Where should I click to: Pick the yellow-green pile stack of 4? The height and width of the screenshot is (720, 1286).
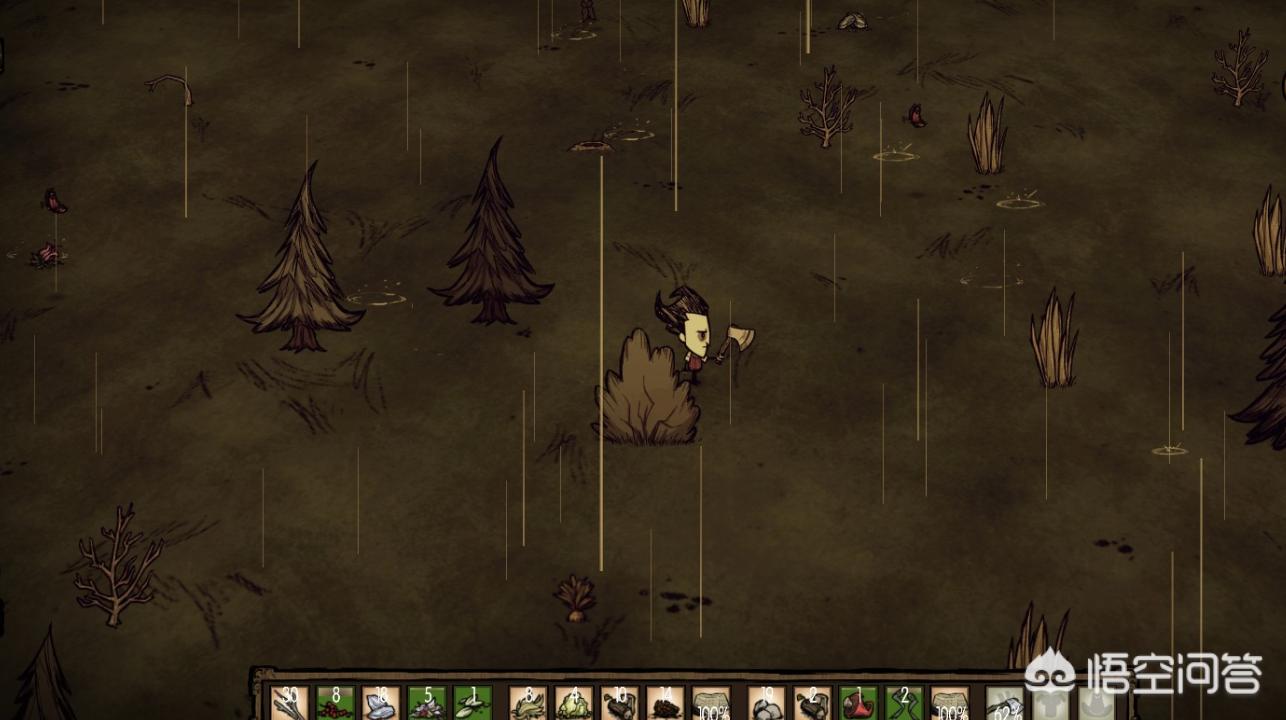tap(573, 703)
